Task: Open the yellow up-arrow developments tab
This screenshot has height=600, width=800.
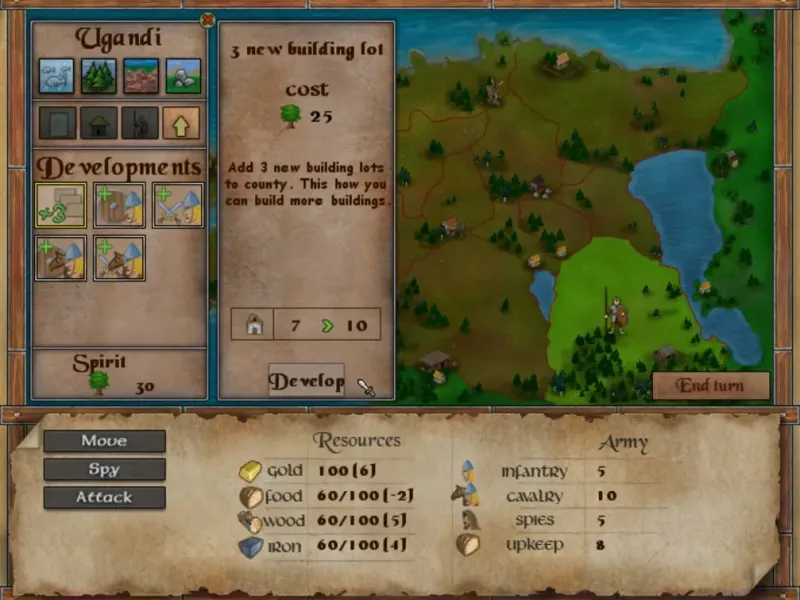Action: click(x=181, y=123)
